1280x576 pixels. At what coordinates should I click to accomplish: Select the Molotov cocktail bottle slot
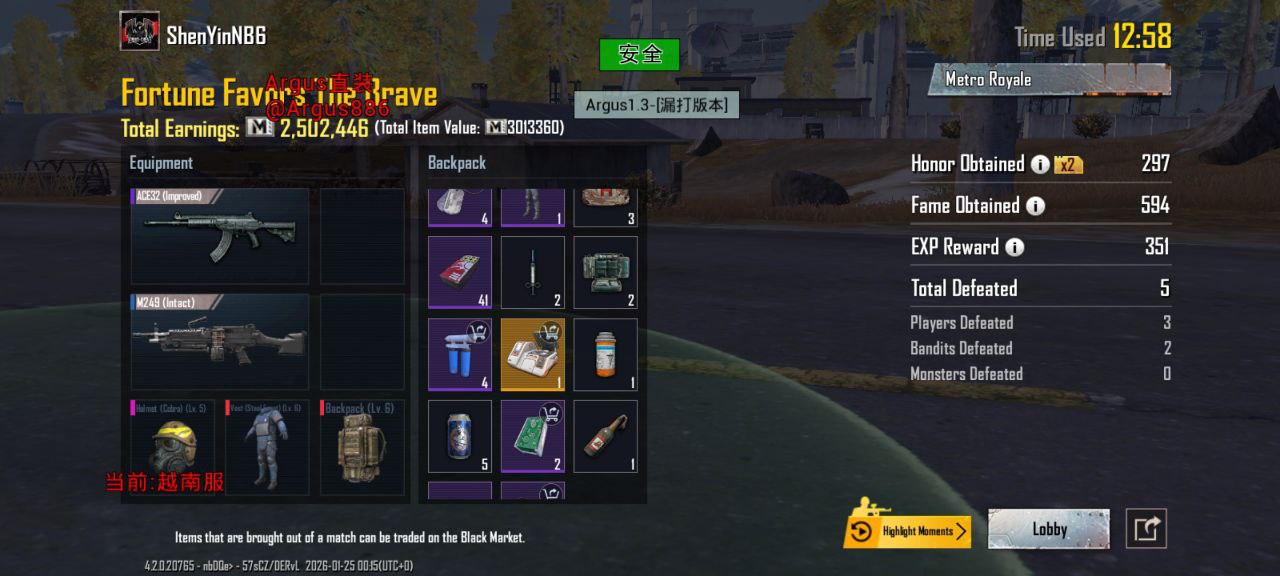point(605,436)
